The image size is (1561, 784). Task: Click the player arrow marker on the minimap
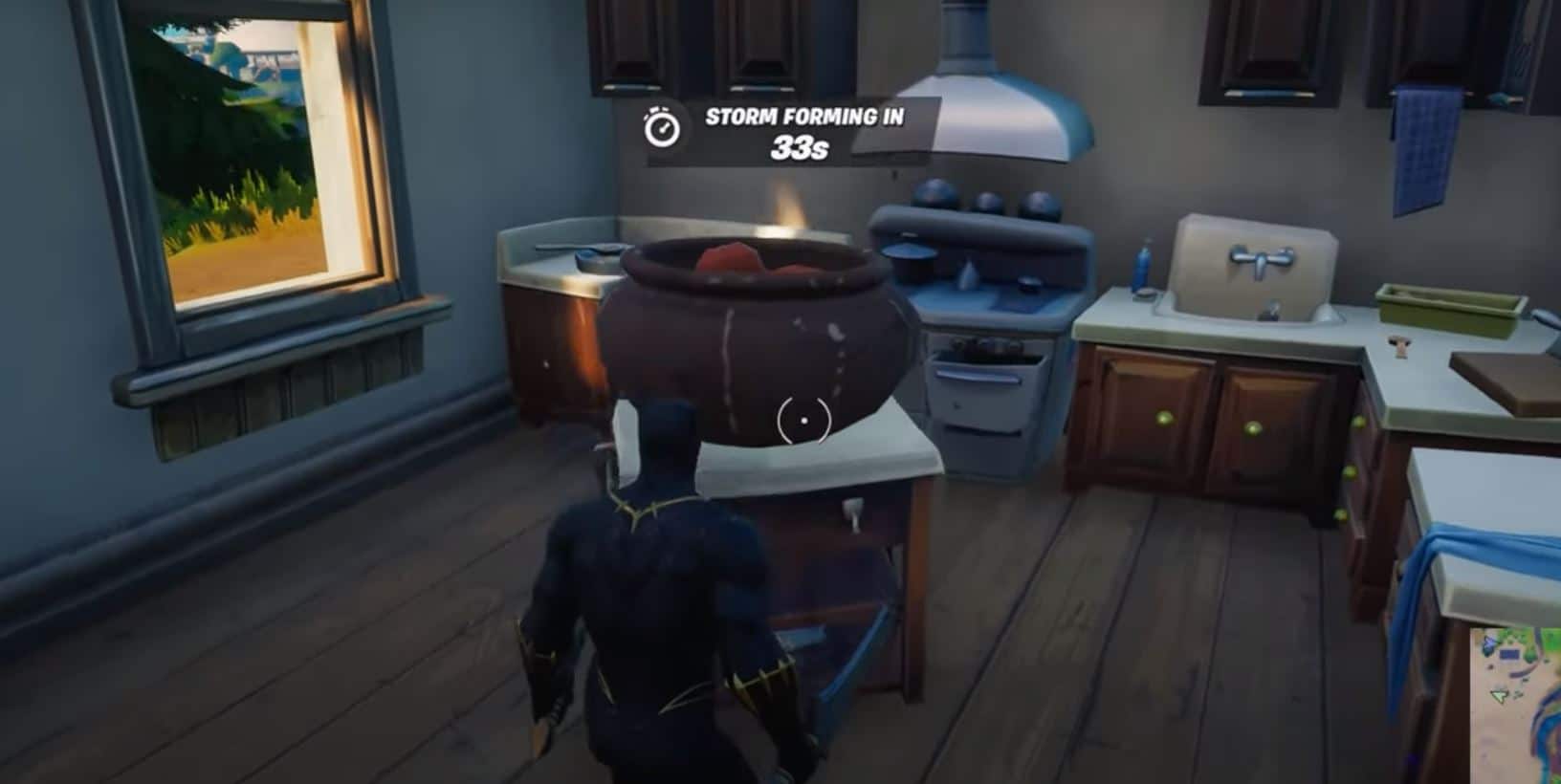point(1499,696)
